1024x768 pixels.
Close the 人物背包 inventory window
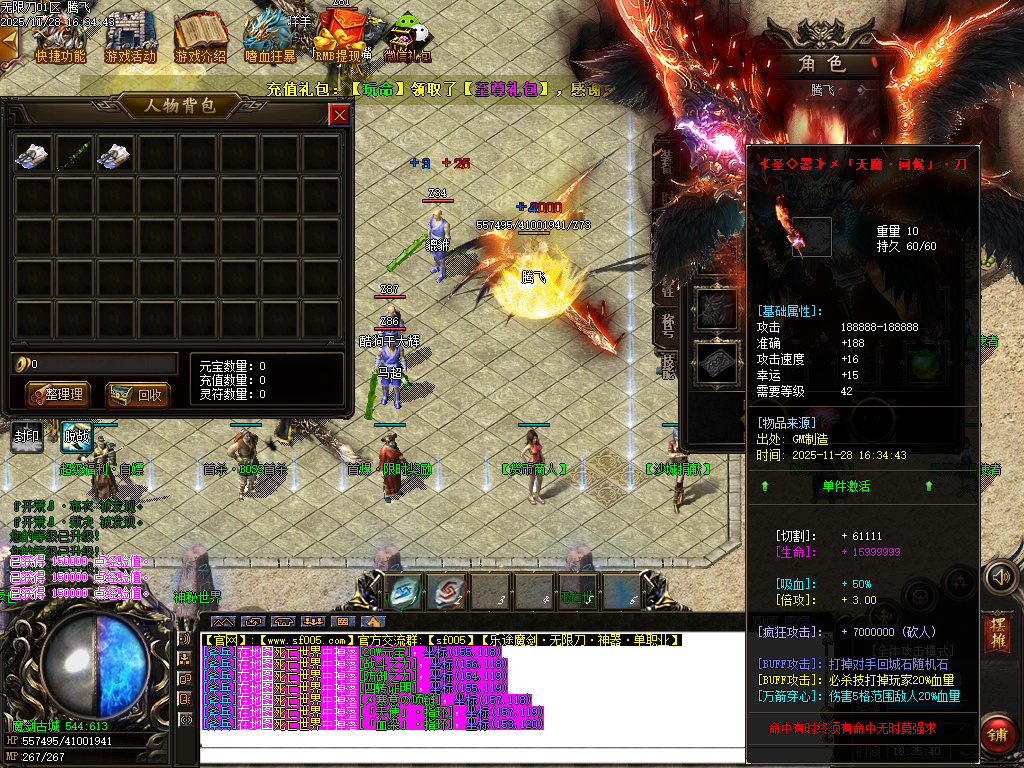pyautogui.click(x=340, y=115)
